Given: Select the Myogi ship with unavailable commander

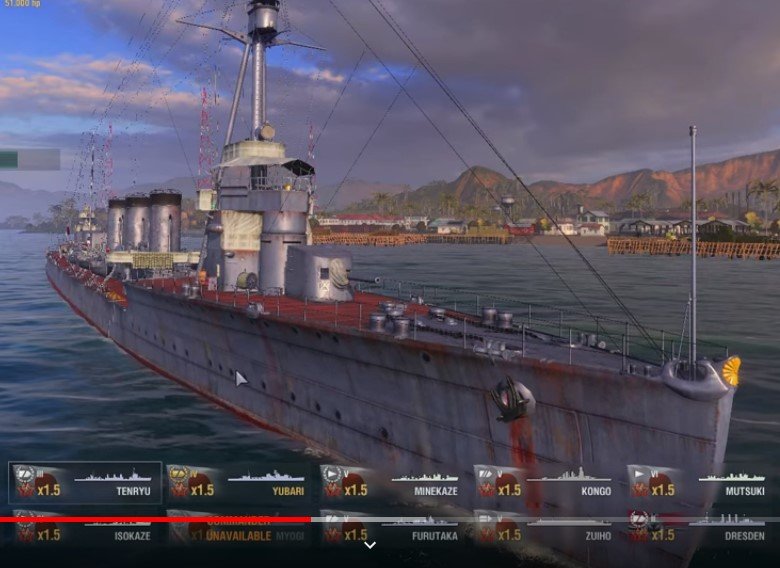Looking at the screenshot, I should point(238,532).
